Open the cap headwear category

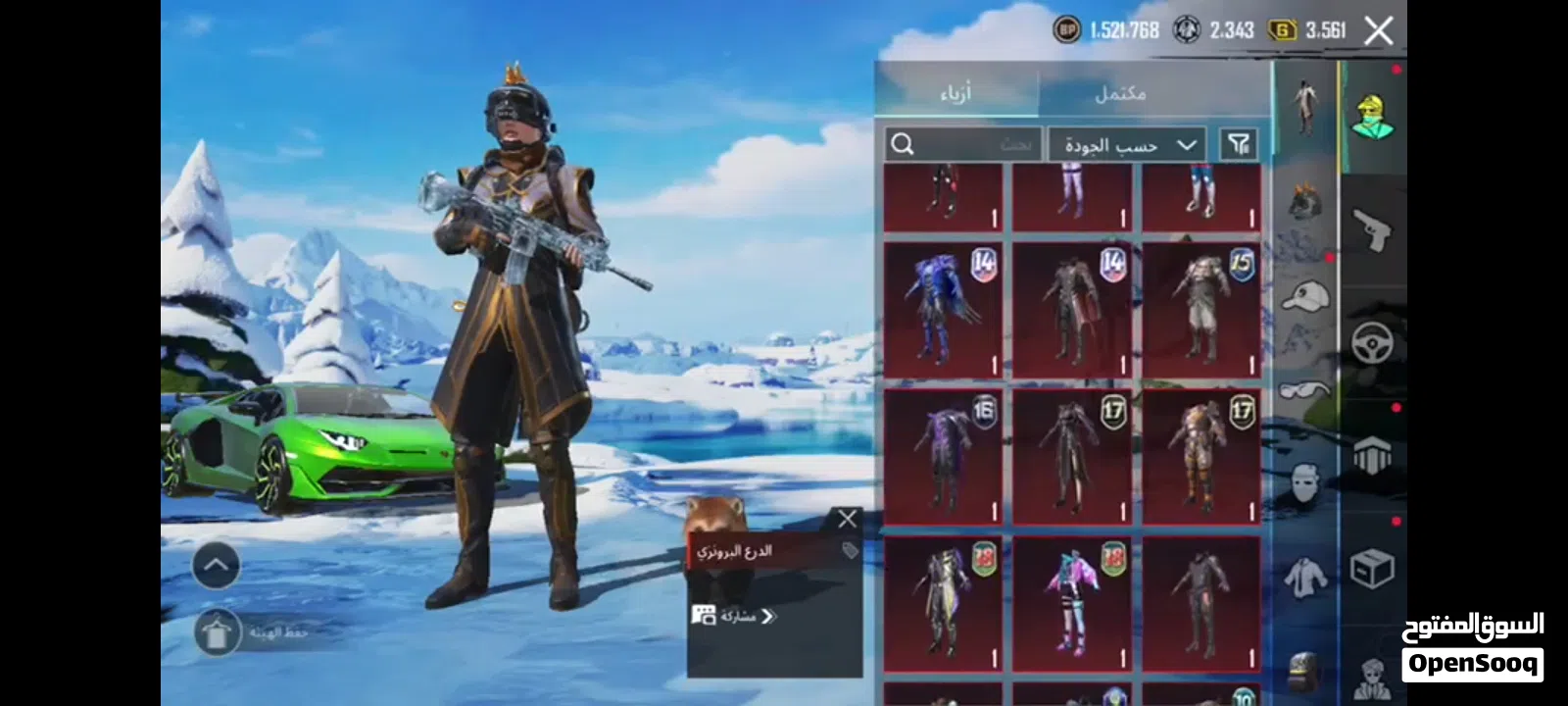pyautogui.click(x=1304, y=295)
